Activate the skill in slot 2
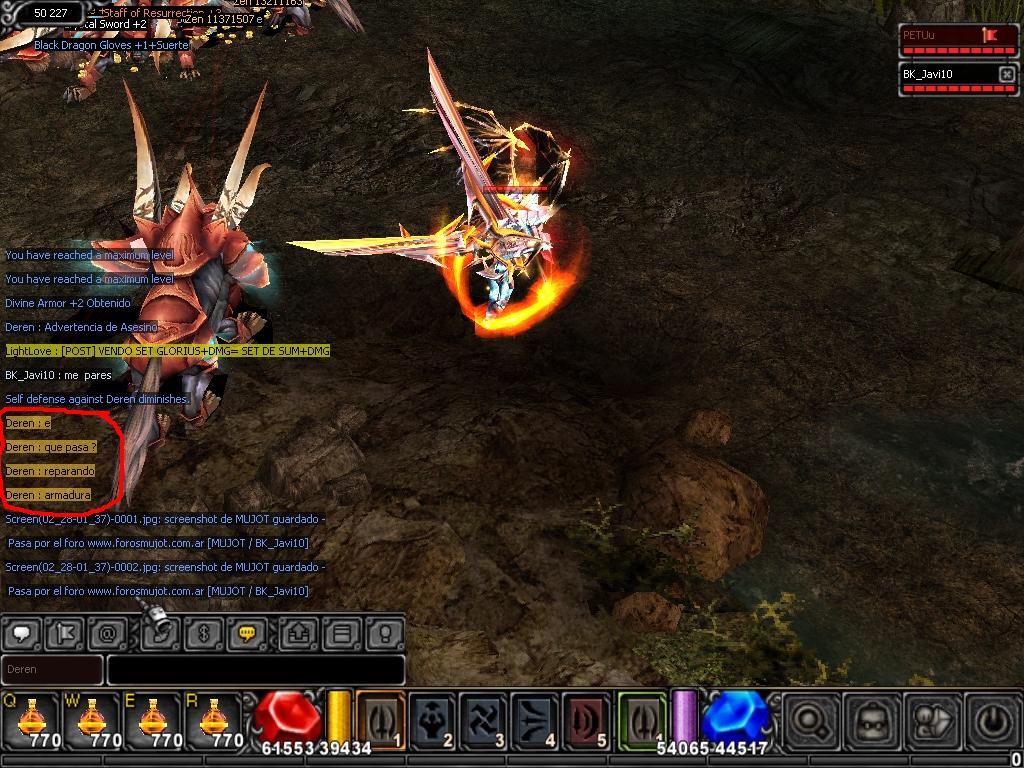This screenshot has width=1024, height=768. point(432,719)
